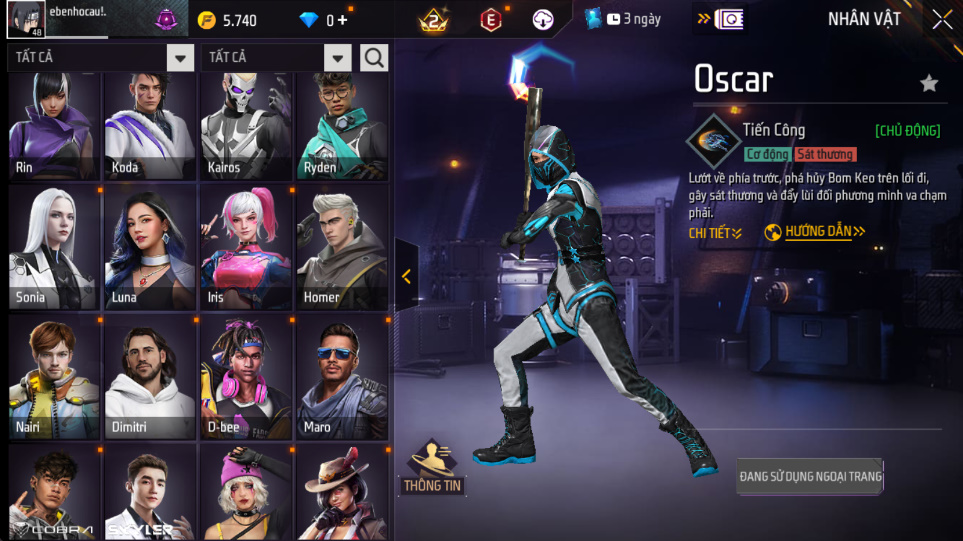Choose the Luna character portrait

[150, 247]
